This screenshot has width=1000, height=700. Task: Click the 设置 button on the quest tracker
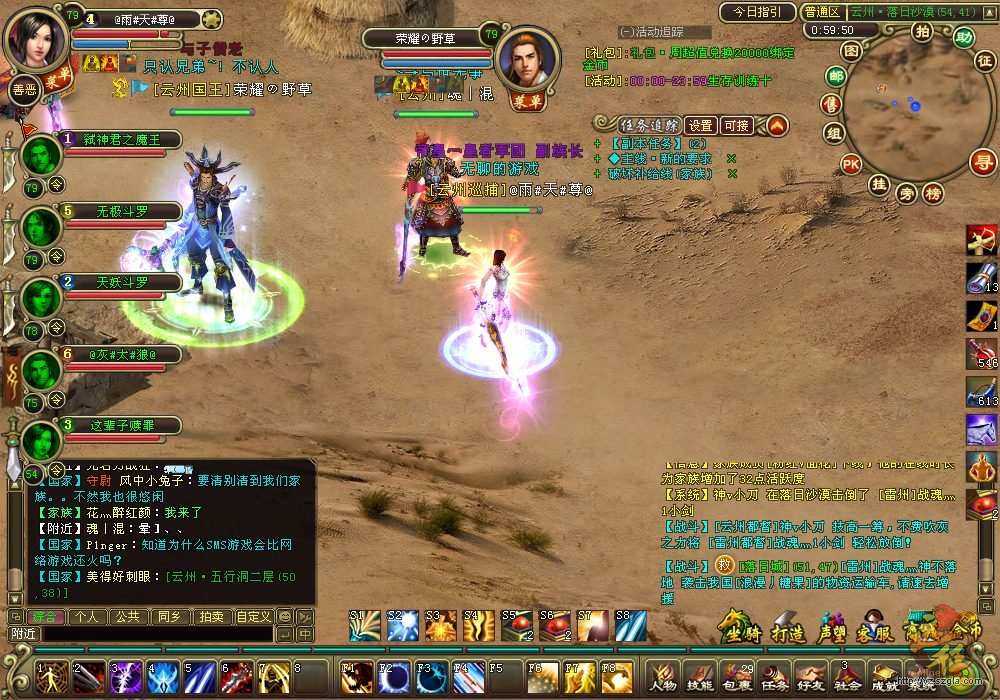[701, 126]
